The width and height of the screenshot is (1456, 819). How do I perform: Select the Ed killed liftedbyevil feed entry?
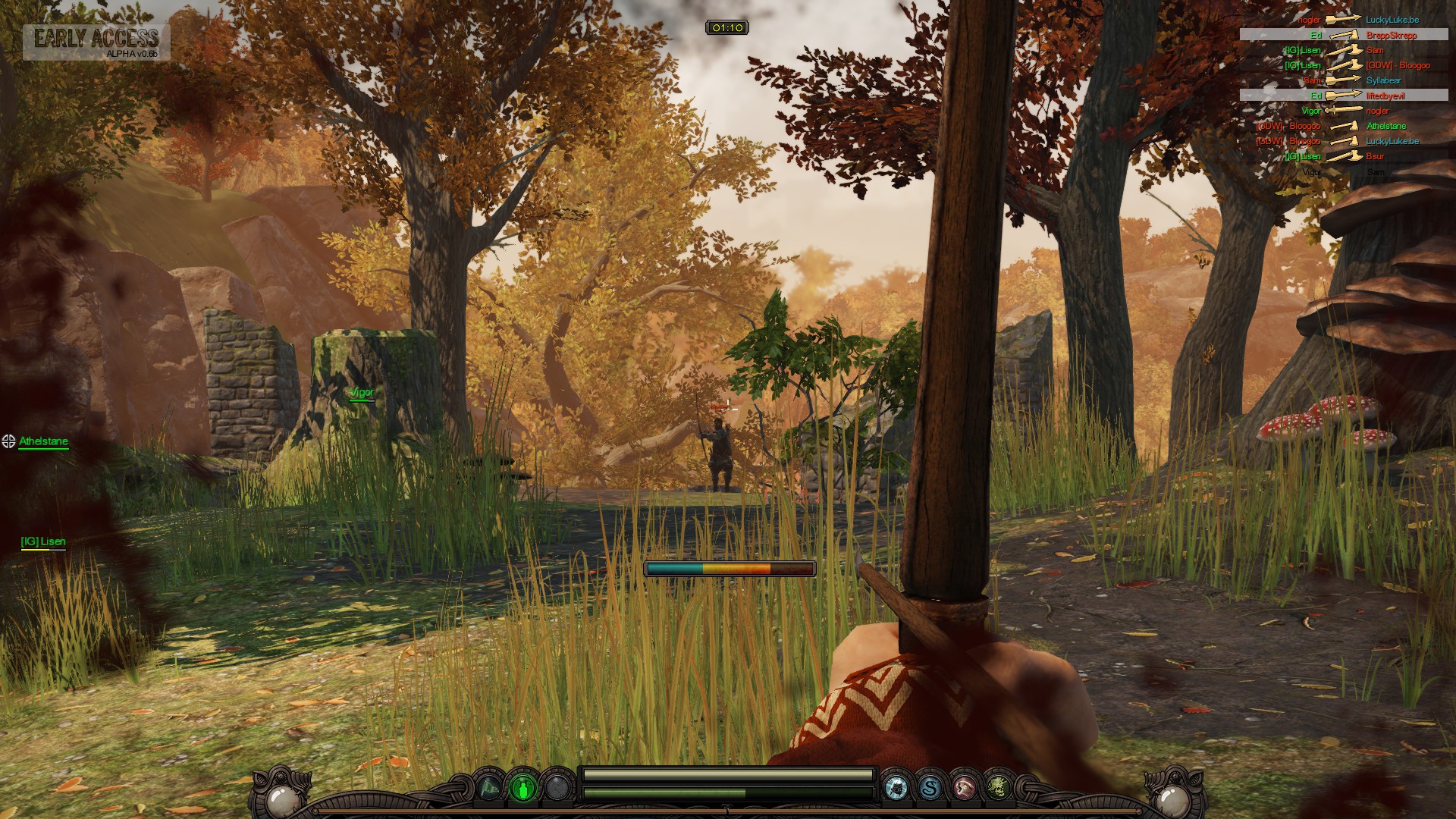pos(1344,96)
